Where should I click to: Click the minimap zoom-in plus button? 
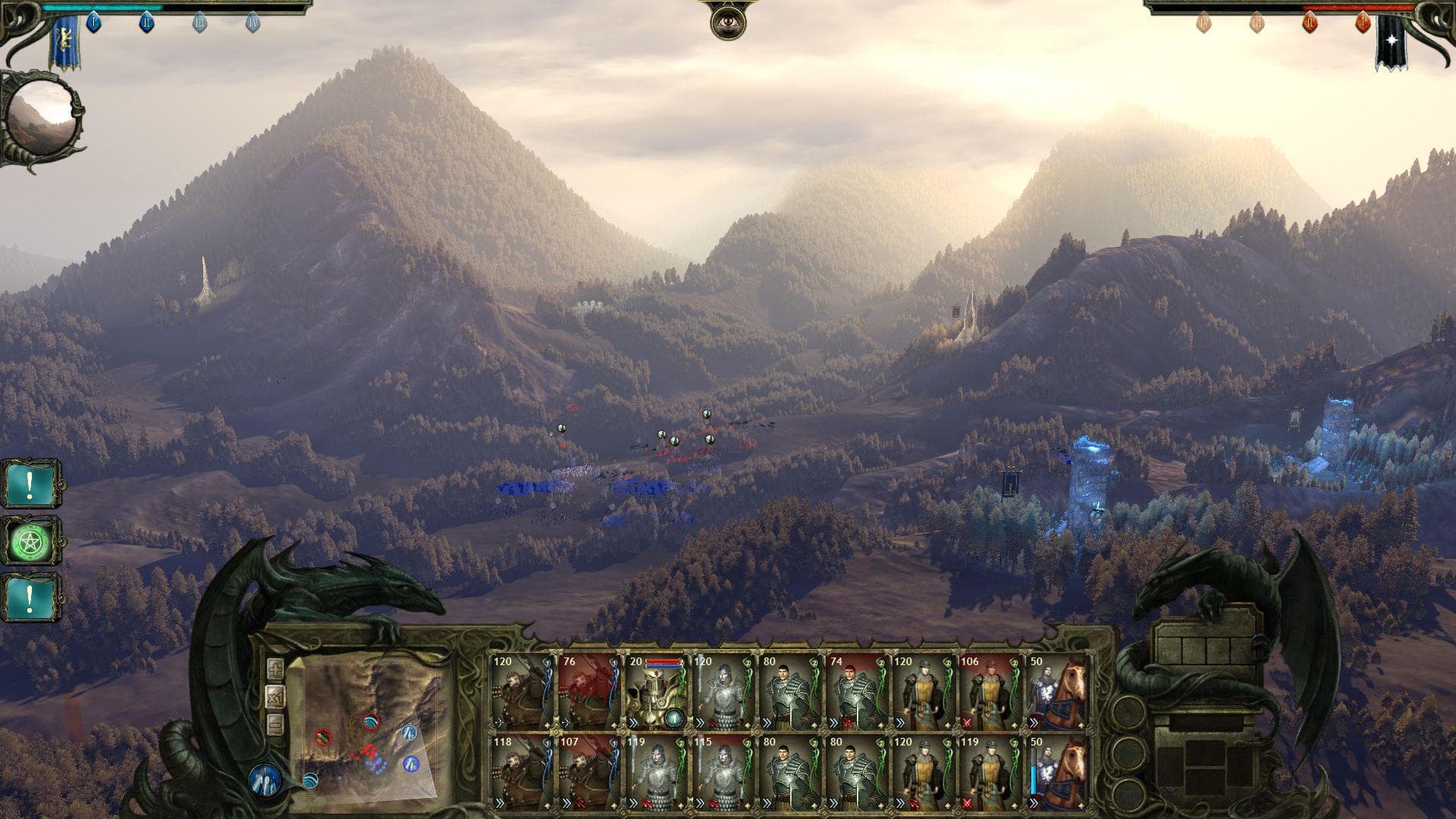[275, 669]
